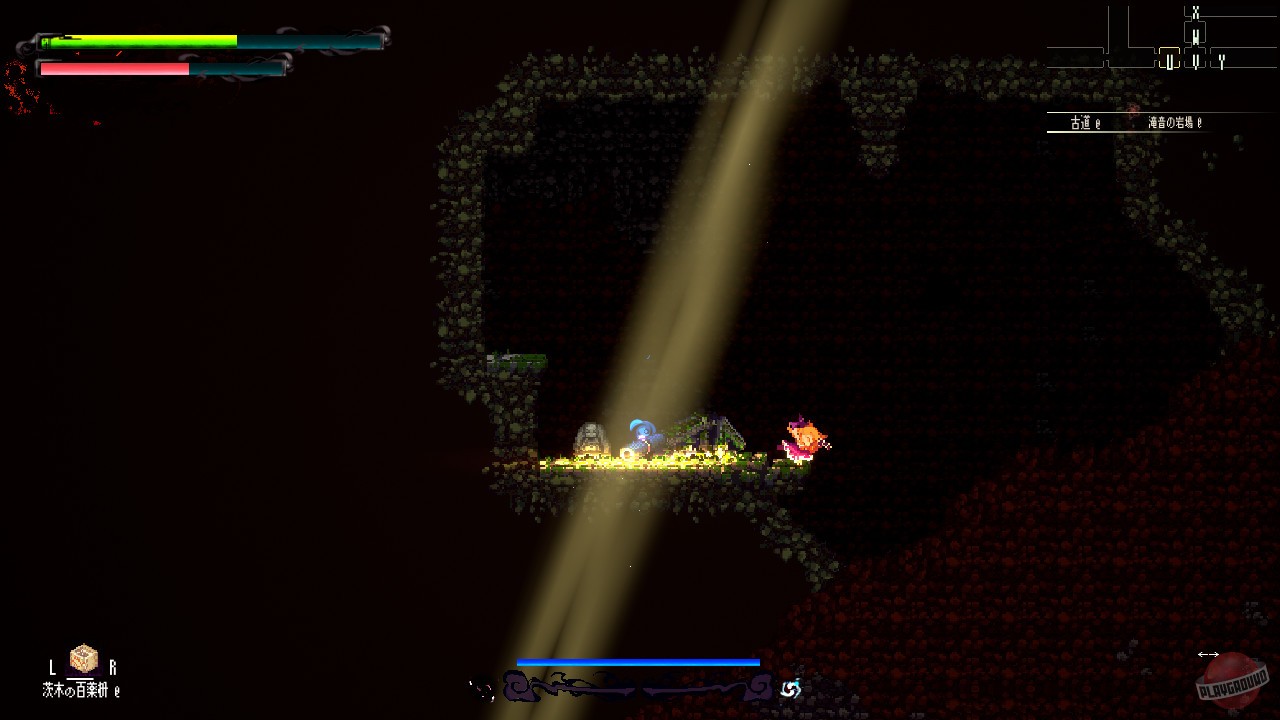The height and width of the screenshot is (720, 1280).
Task: Click the green health bar top left
Action: (140, 43)
